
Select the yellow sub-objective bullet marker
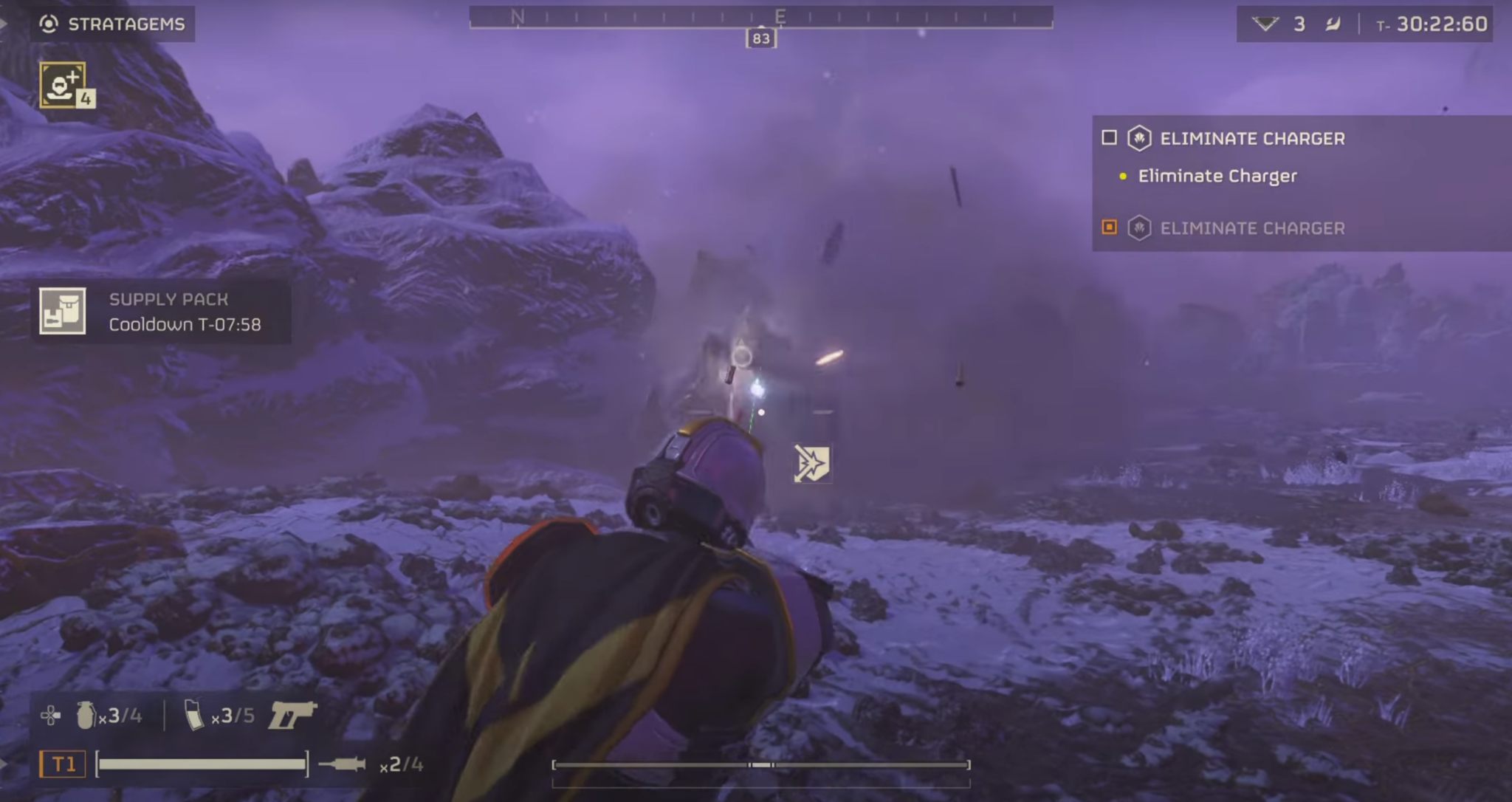pos(1123,176)
